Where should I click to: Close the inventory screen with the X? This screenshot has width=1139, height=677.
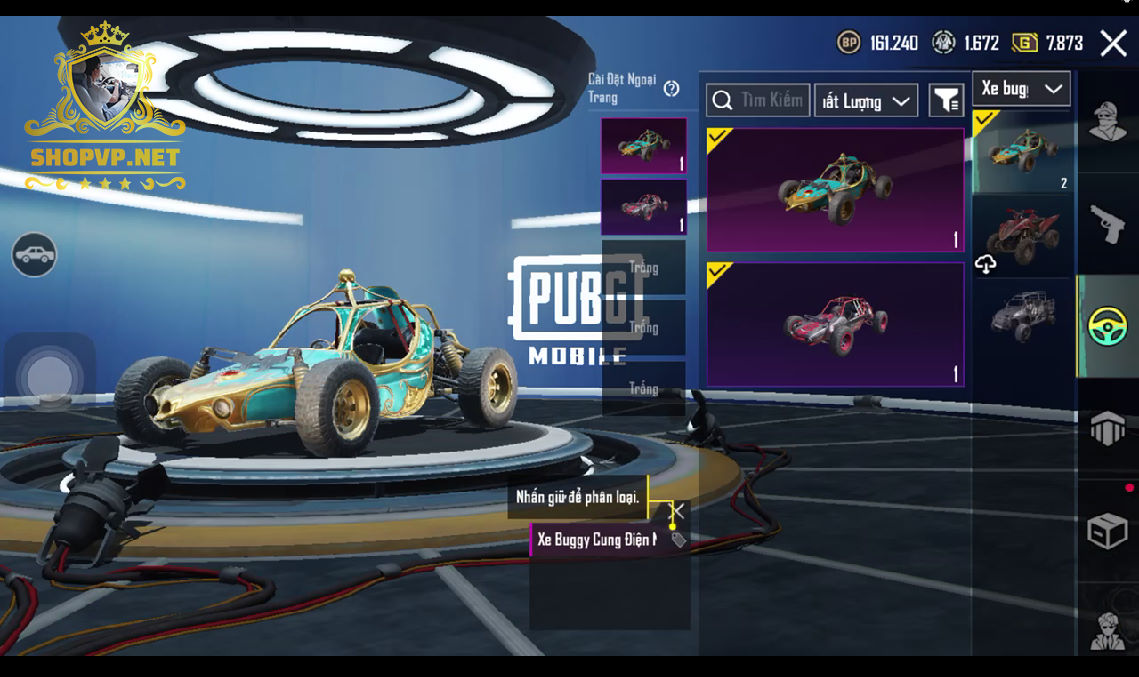tap(1113, 43)
